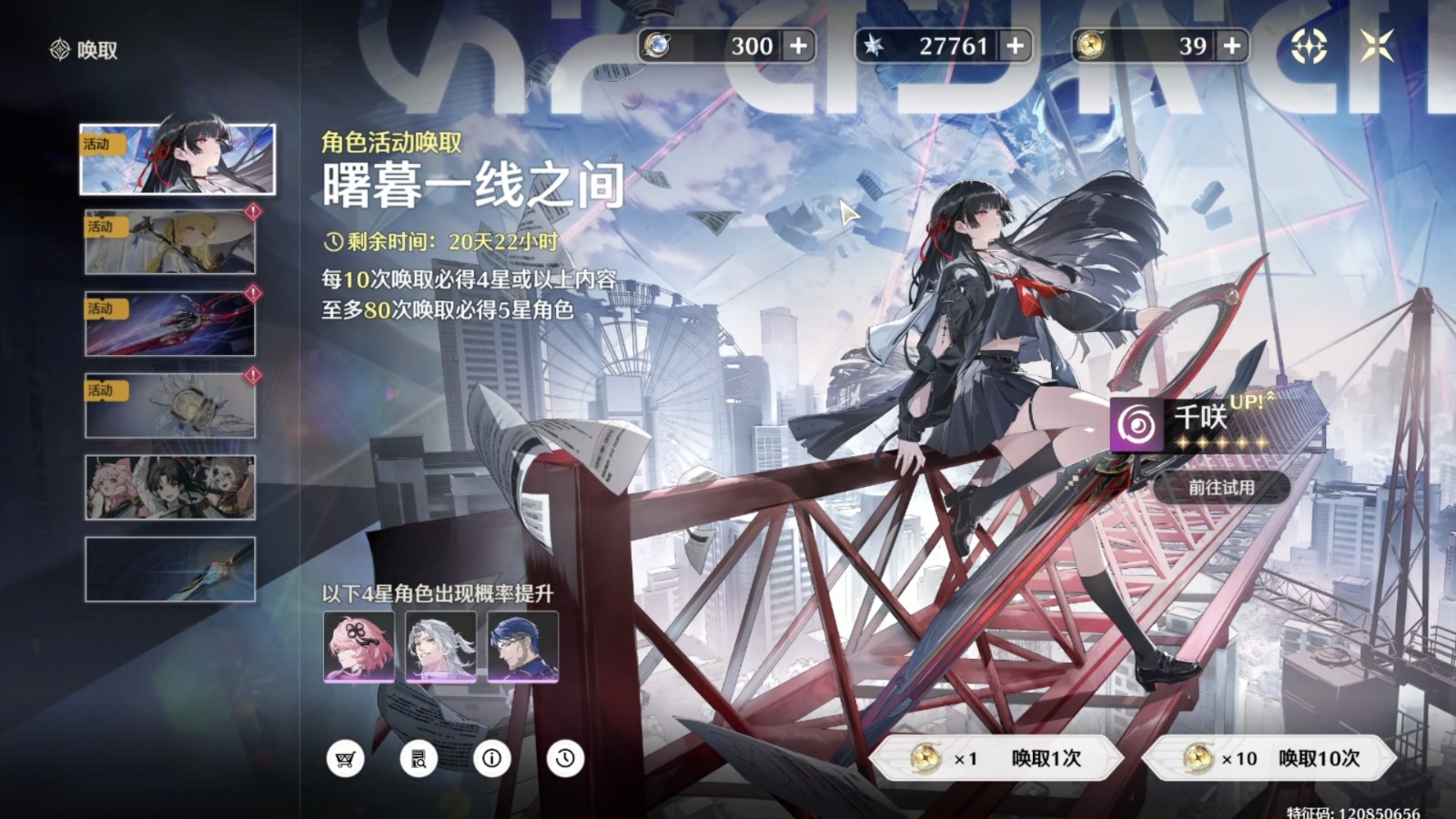This screenshot has width=1456, height=819.
Task: Open the summon records/history log icon
Action: click(x=420, y=758)
